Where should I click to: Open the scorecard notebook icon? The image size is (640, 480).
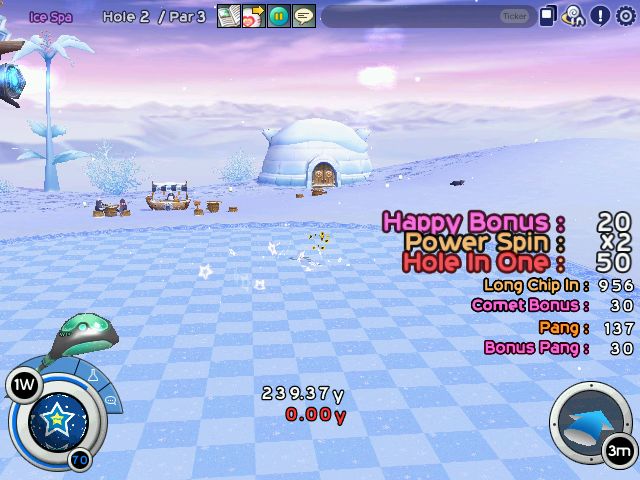tap(228, 16)
